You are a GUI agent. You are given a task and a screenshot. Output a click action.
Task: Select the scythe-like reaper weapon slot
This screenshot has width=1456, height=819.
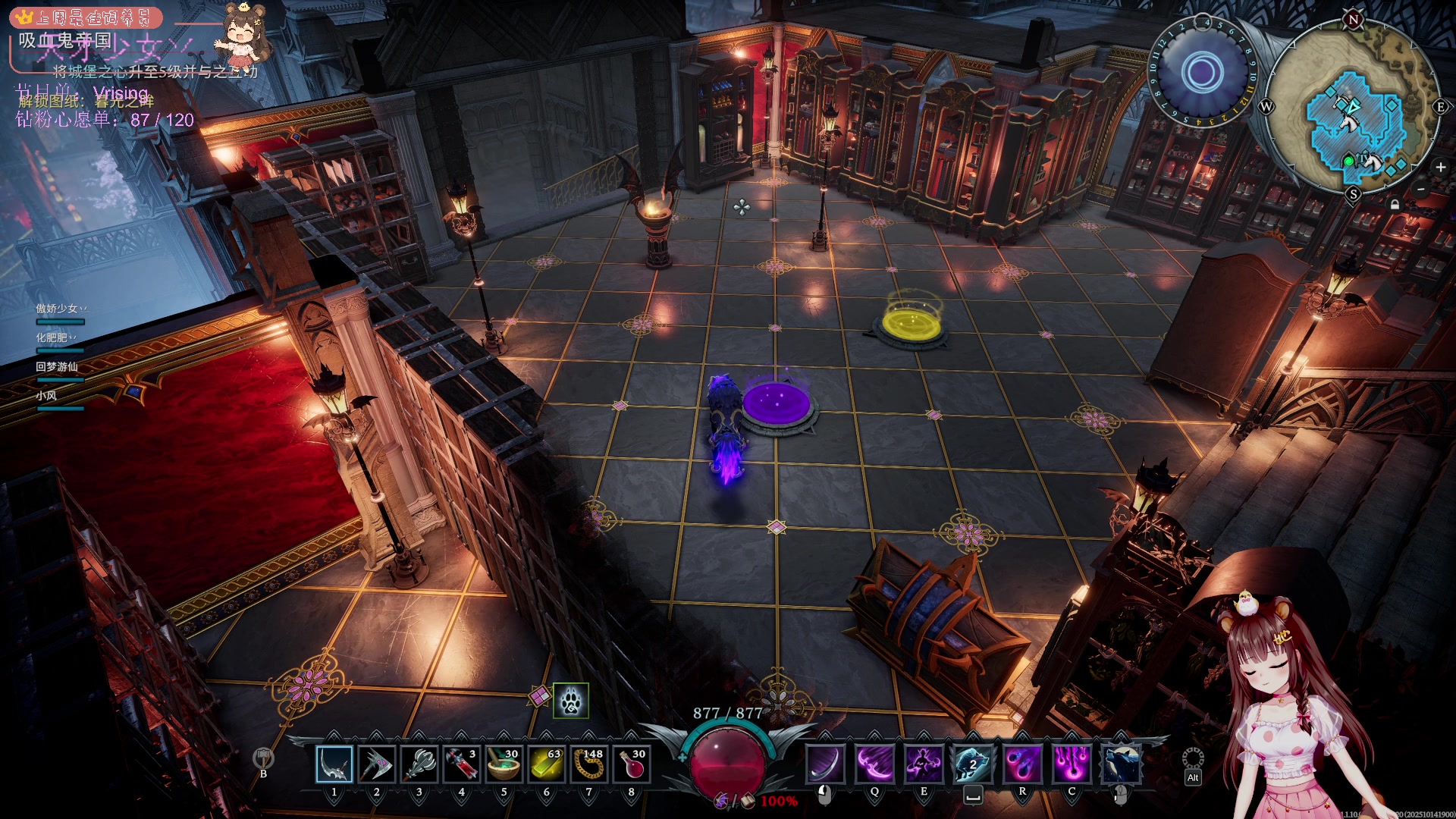334,764
